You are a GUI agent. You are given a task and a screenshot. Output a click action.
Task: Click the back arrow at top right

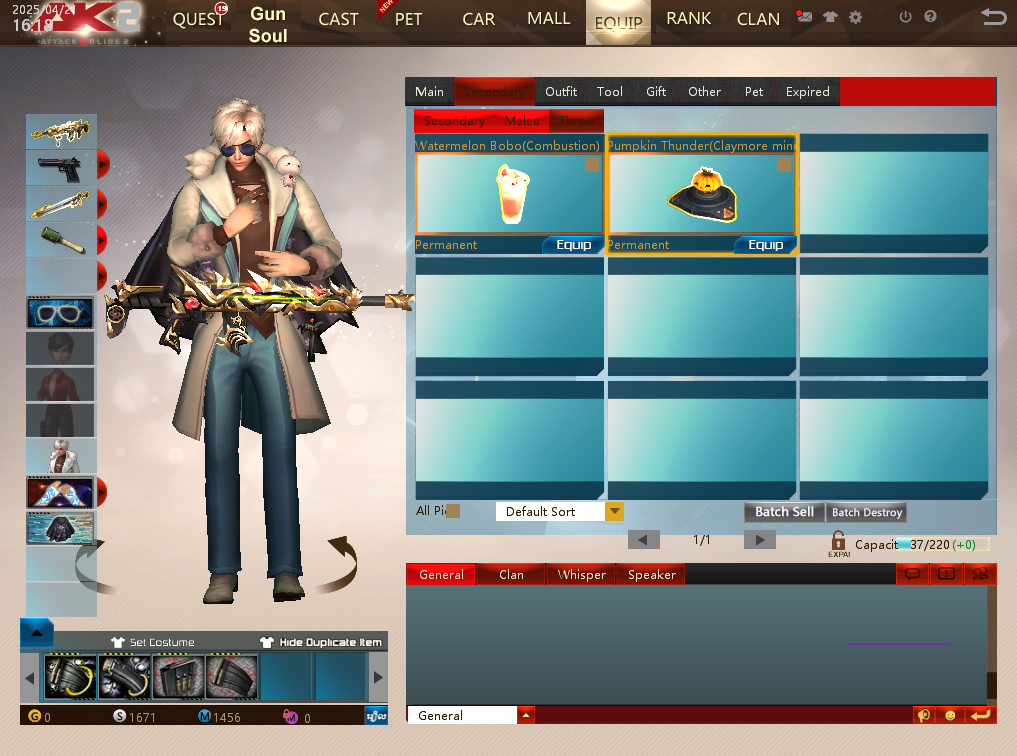click(993, 17)
